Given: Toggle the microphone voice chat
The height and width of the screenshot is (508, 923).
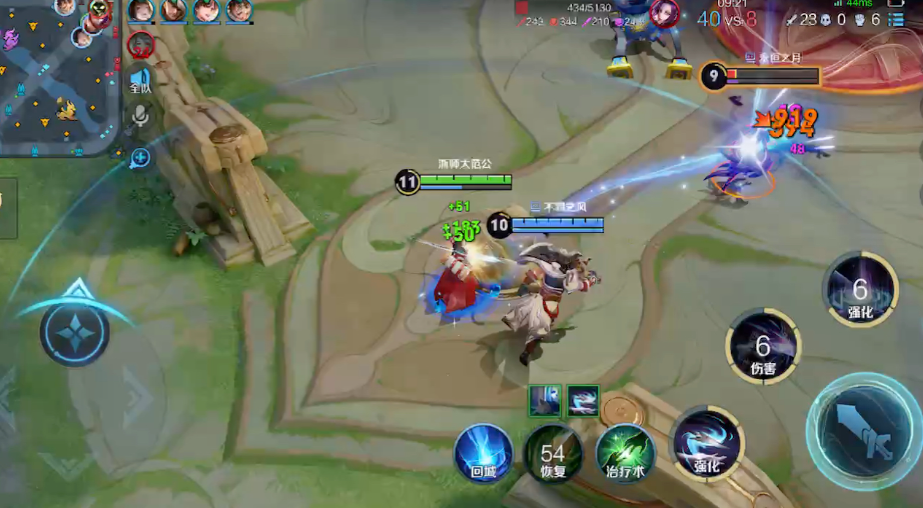Looking at the screenshot, I should 140,117.
